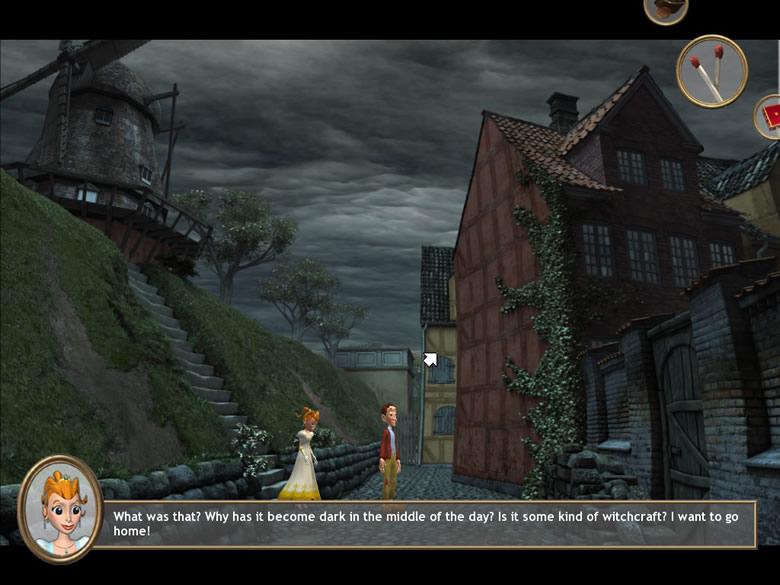This screenshot has height=585, width=780.
Task: Open the red book icon
Action: pyautogui.click(x=769, y=116)
